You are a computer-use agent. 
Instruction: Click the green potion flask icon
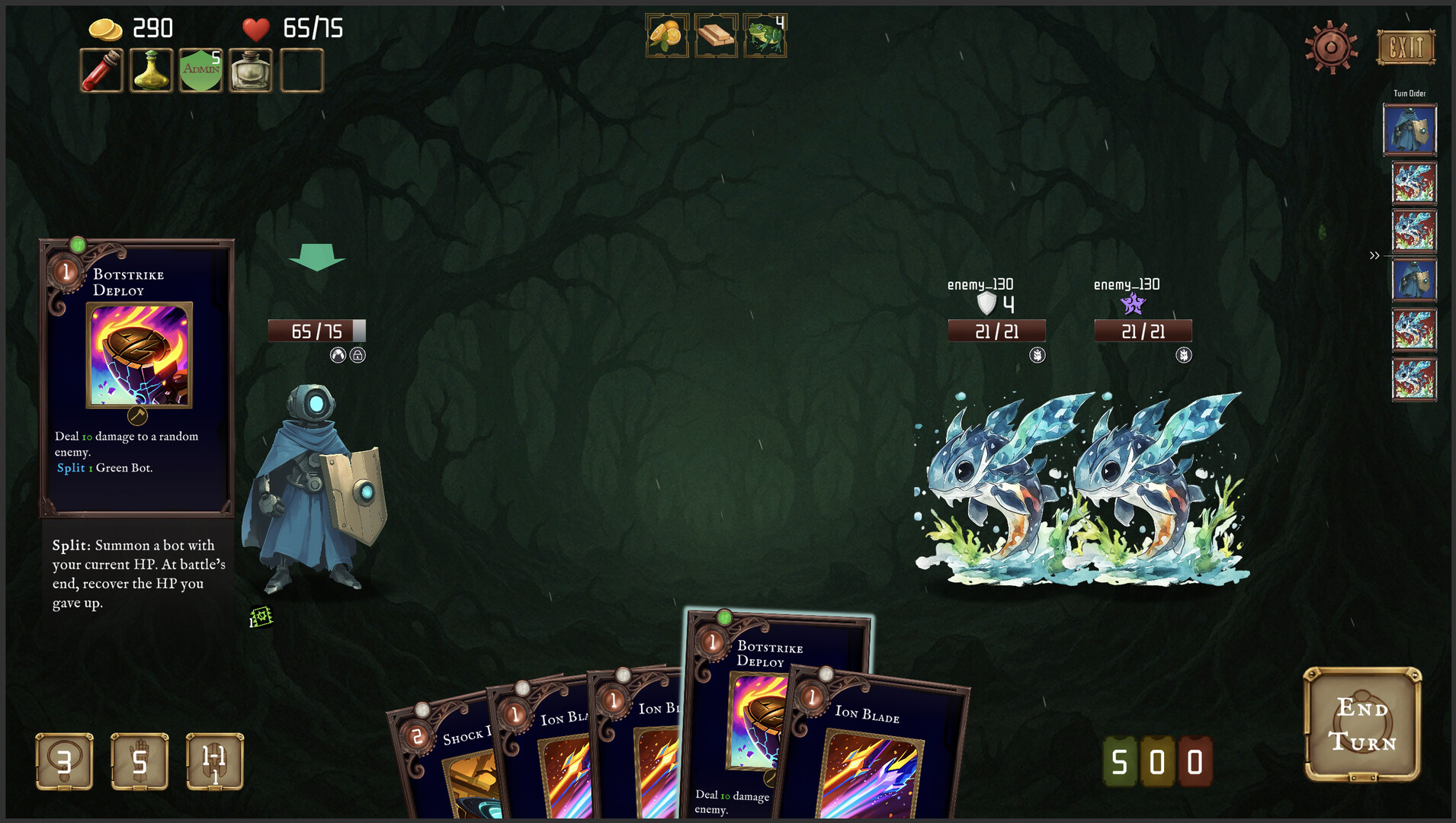click(x=150, y=69)
